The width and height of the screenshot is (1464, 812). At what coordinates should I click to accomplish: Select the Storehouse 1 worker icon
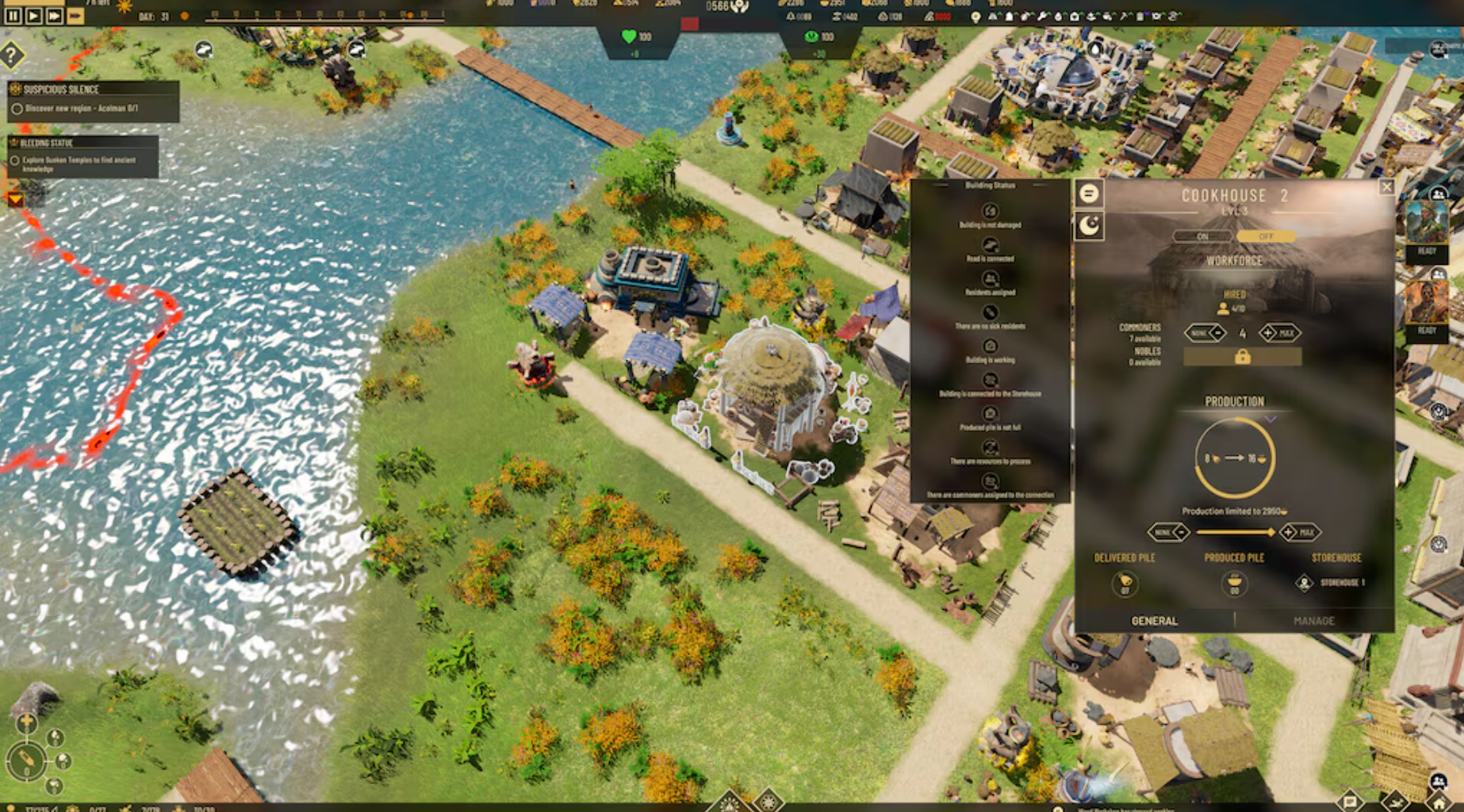1305,584
